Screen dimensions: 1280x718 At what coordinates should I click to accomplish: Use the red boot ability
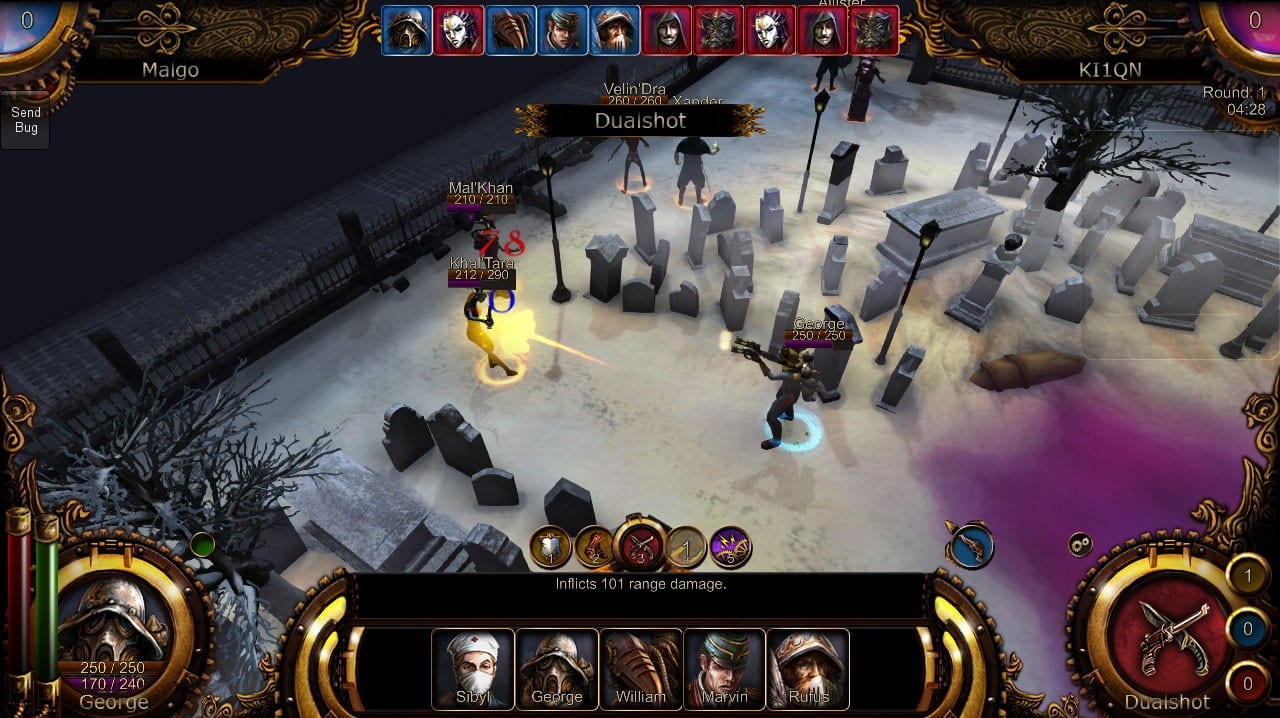594,547
